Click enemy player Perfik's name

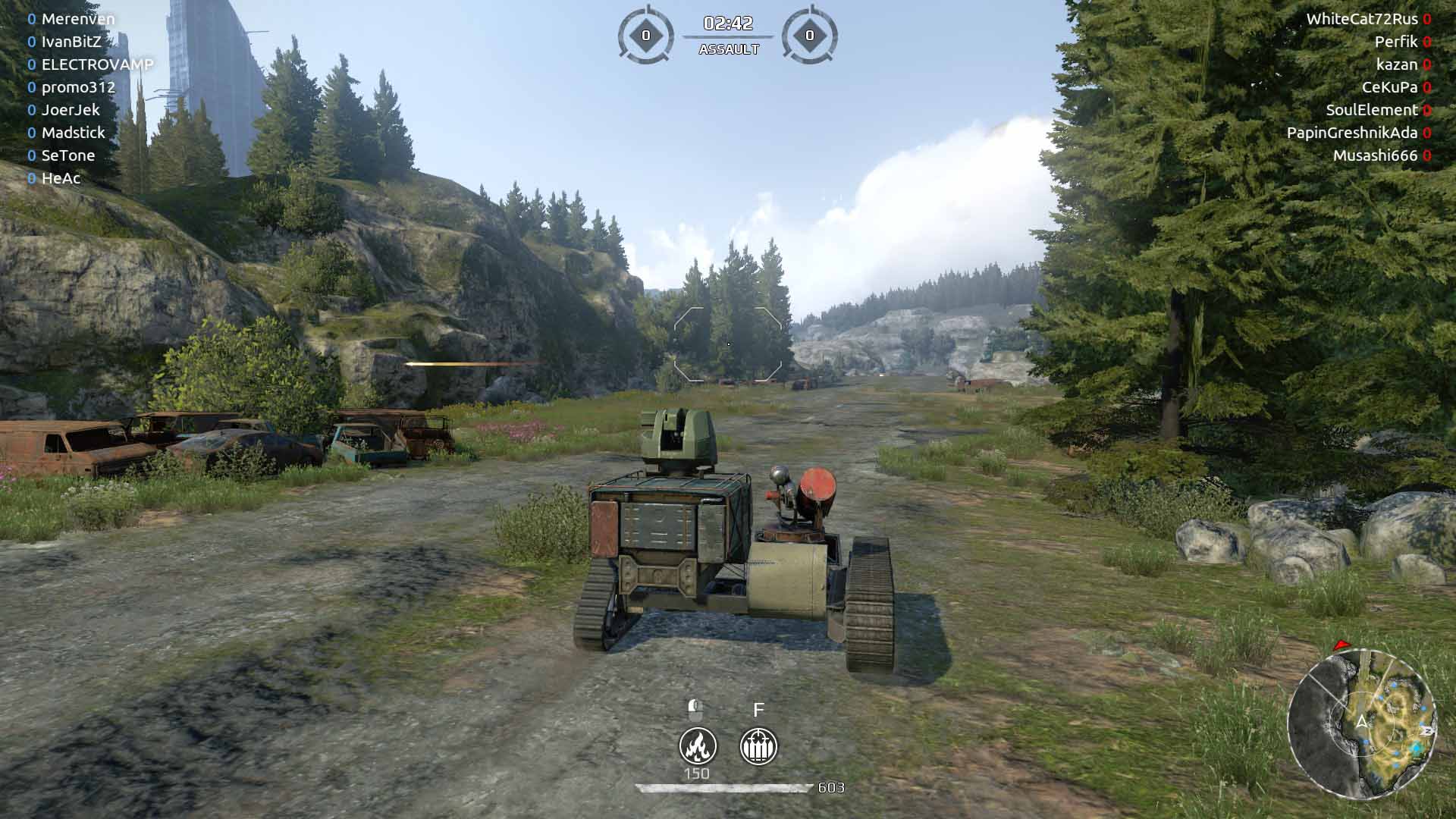1396,42
